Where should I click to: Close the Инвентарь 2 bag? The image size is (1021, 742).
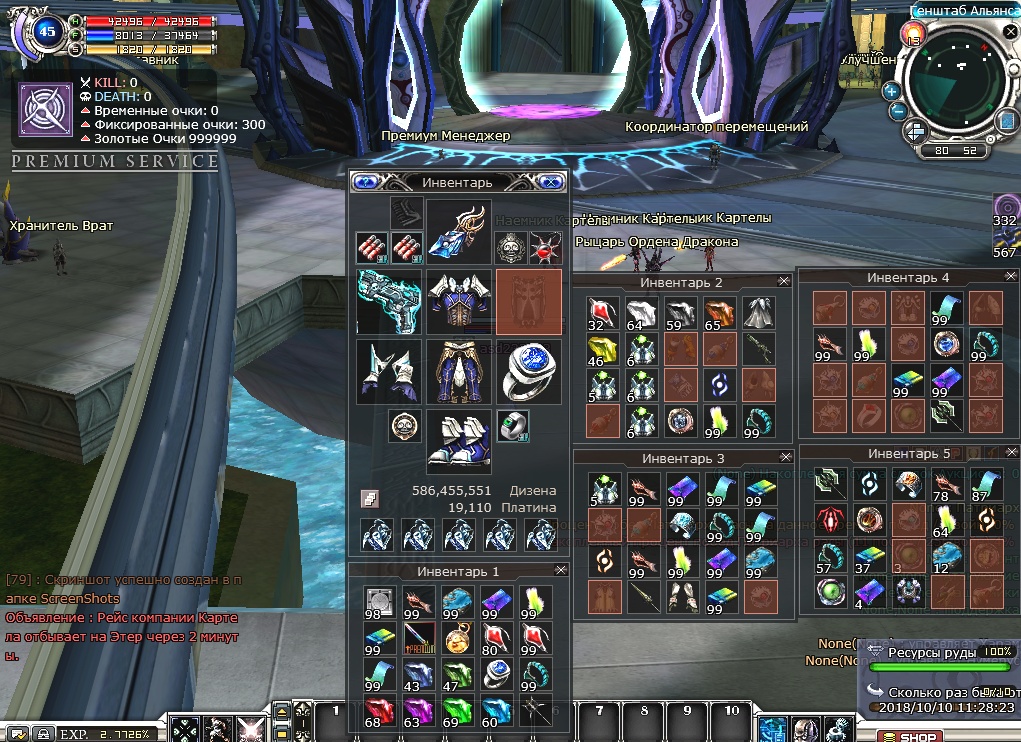[x=784, y=283]
